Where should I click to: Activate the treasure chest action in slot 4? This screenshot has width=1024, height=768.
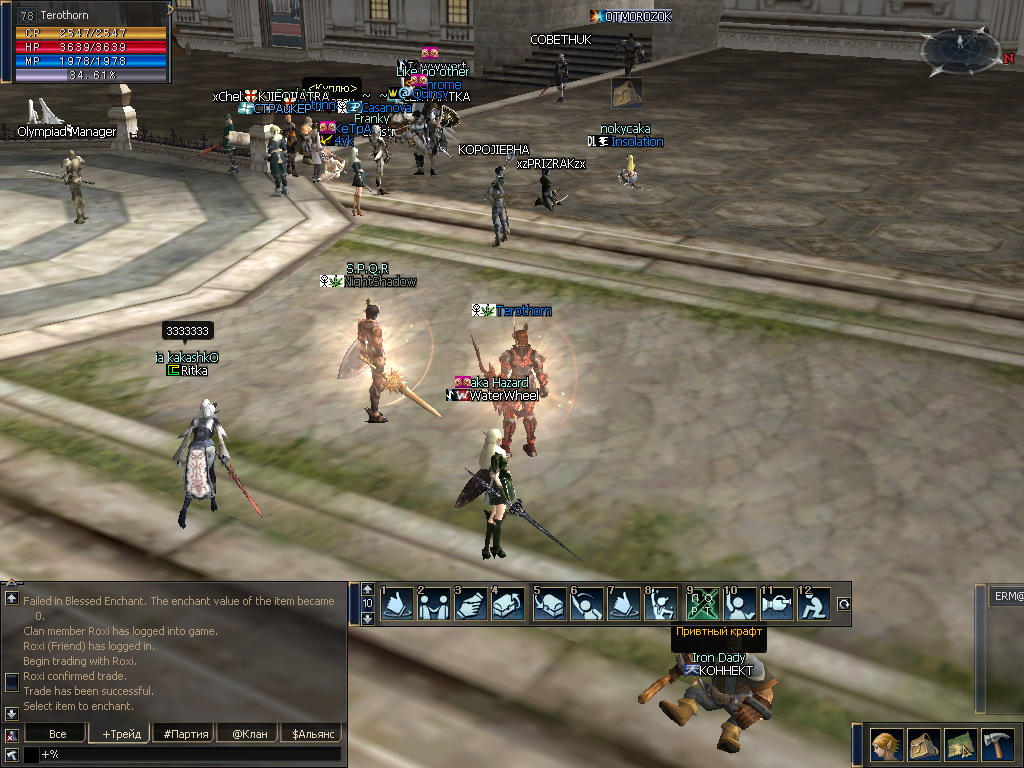507,604
